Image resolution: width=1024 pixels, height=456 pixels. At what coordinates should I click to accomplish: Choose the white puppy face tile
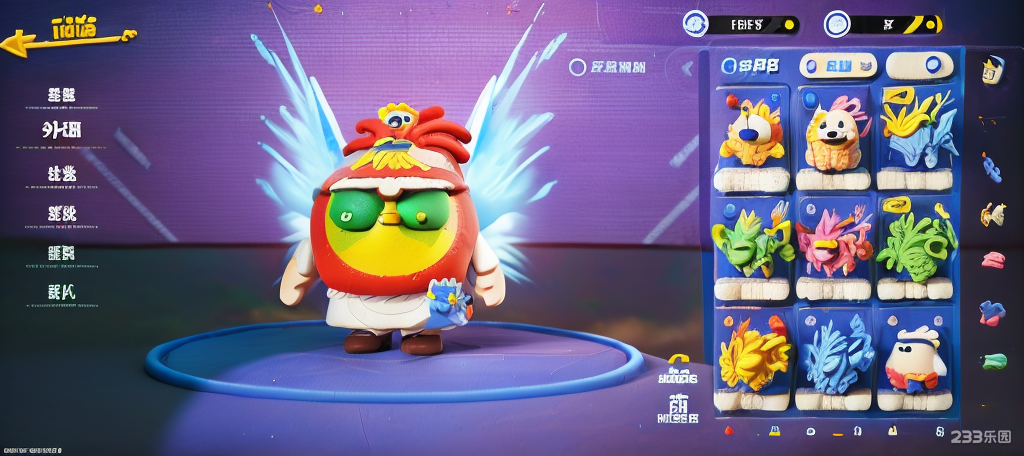[832, 136]
